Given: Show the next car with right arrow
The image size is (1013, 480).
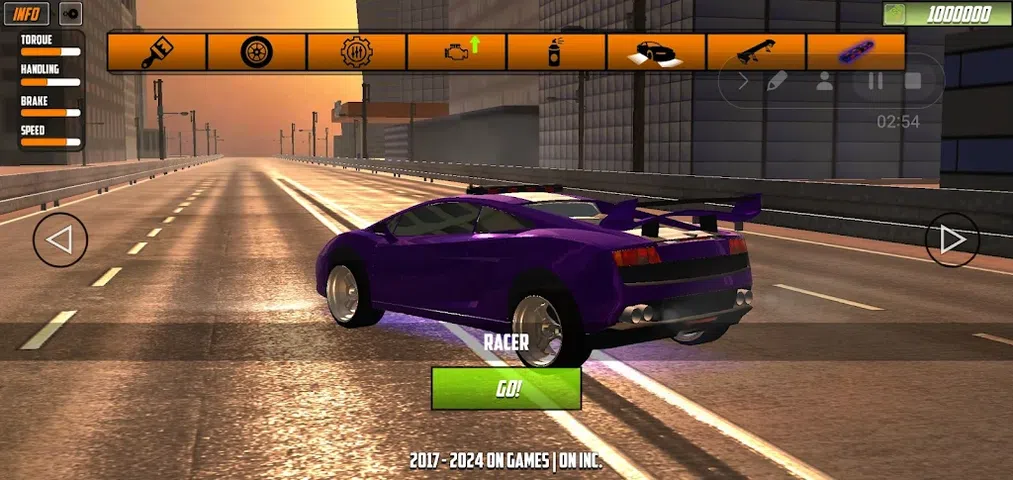Looking at the screenshot, I should point(952,240).
